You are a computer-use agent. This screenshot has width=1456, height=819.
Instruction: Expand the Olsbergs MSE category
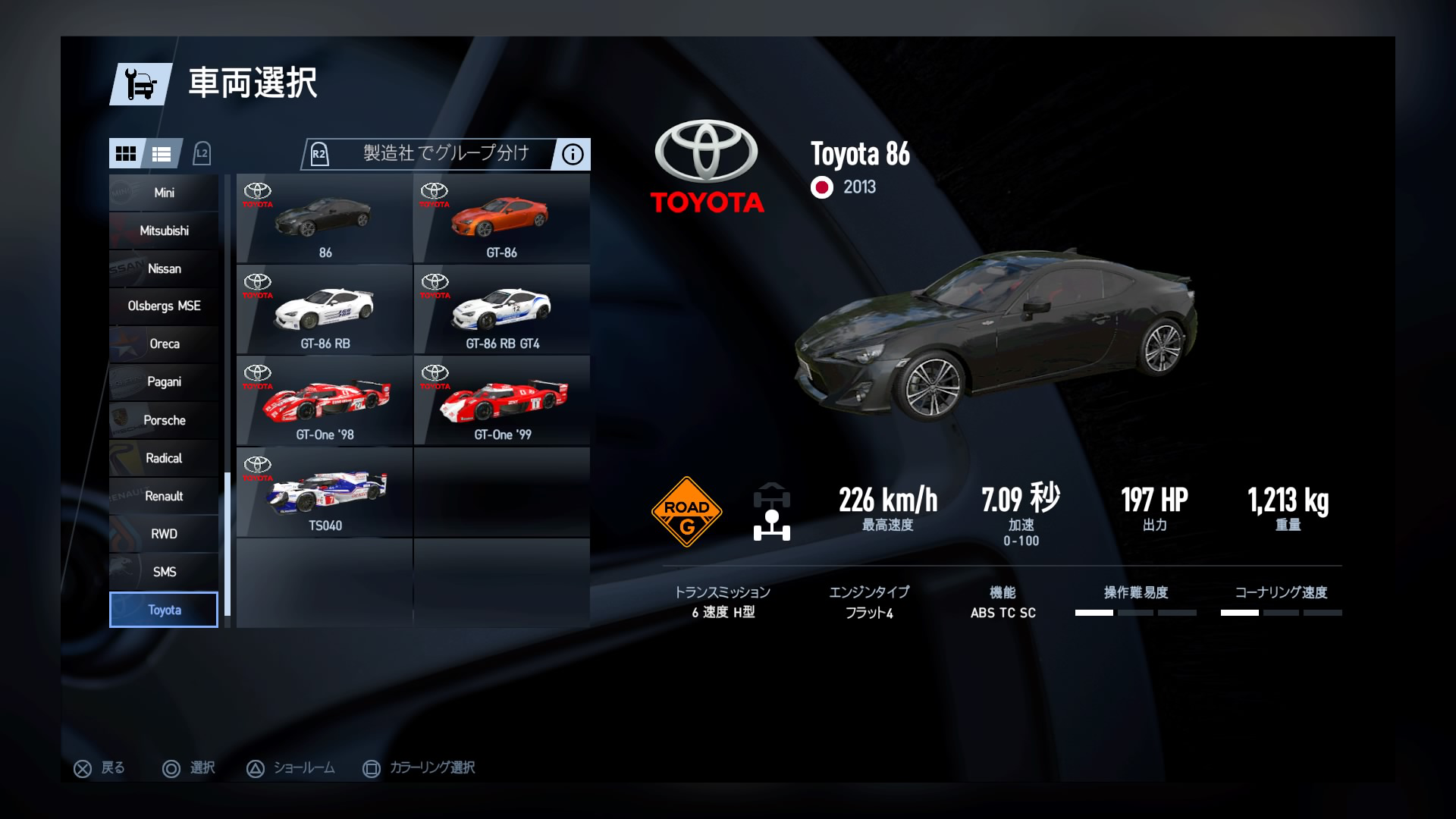pos(162,306)
